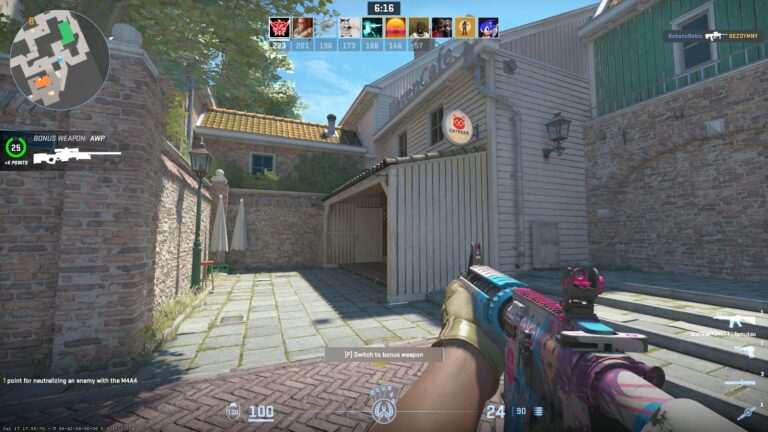The height and width of the screenshot is (432, 768).
Task: Click the teal glowing gunman avatar
Action: point(372,28)
